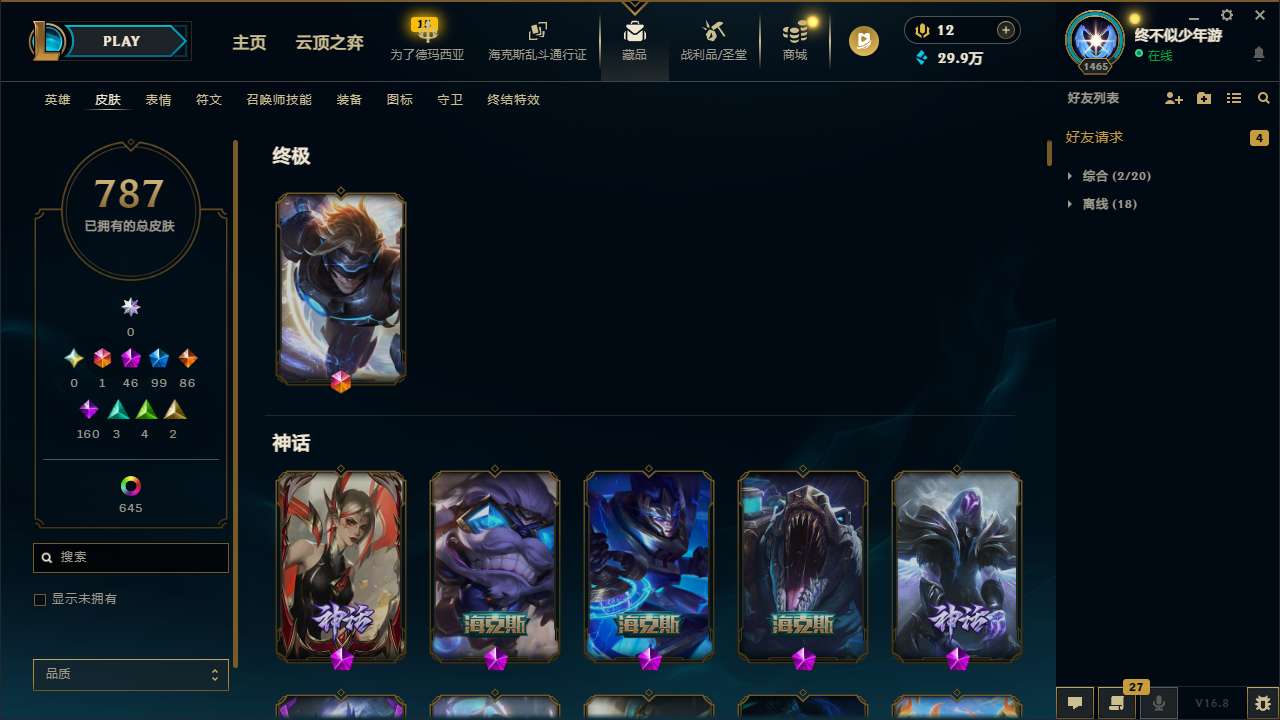
Task: Open the 云顶之弈 menu item
Action: tap(329, 44)
